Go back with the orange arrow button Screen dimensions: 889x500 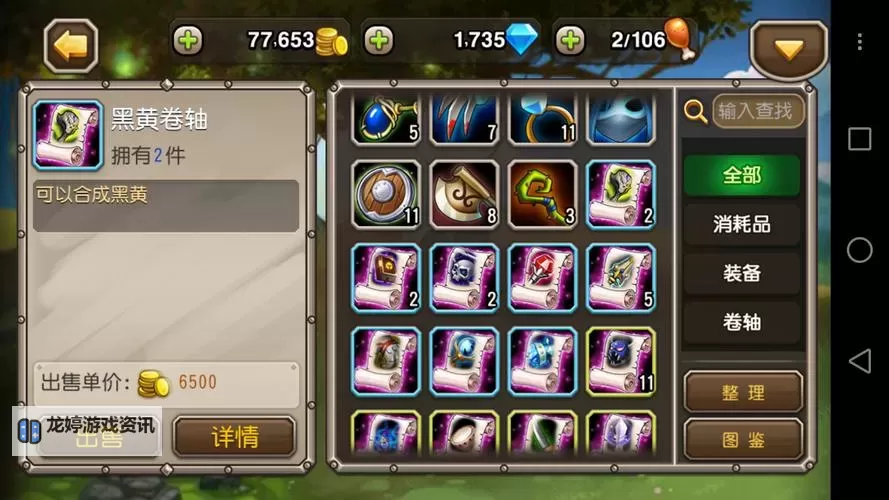[70, 45]
